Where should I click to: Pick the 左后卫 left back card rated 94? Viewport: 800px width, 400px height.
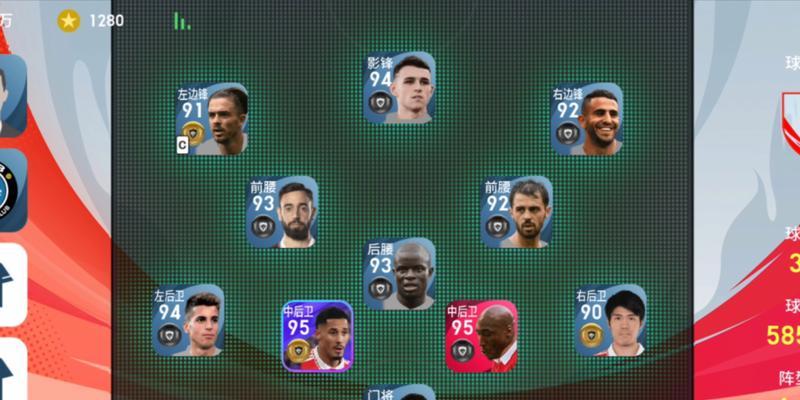(187, 321)
